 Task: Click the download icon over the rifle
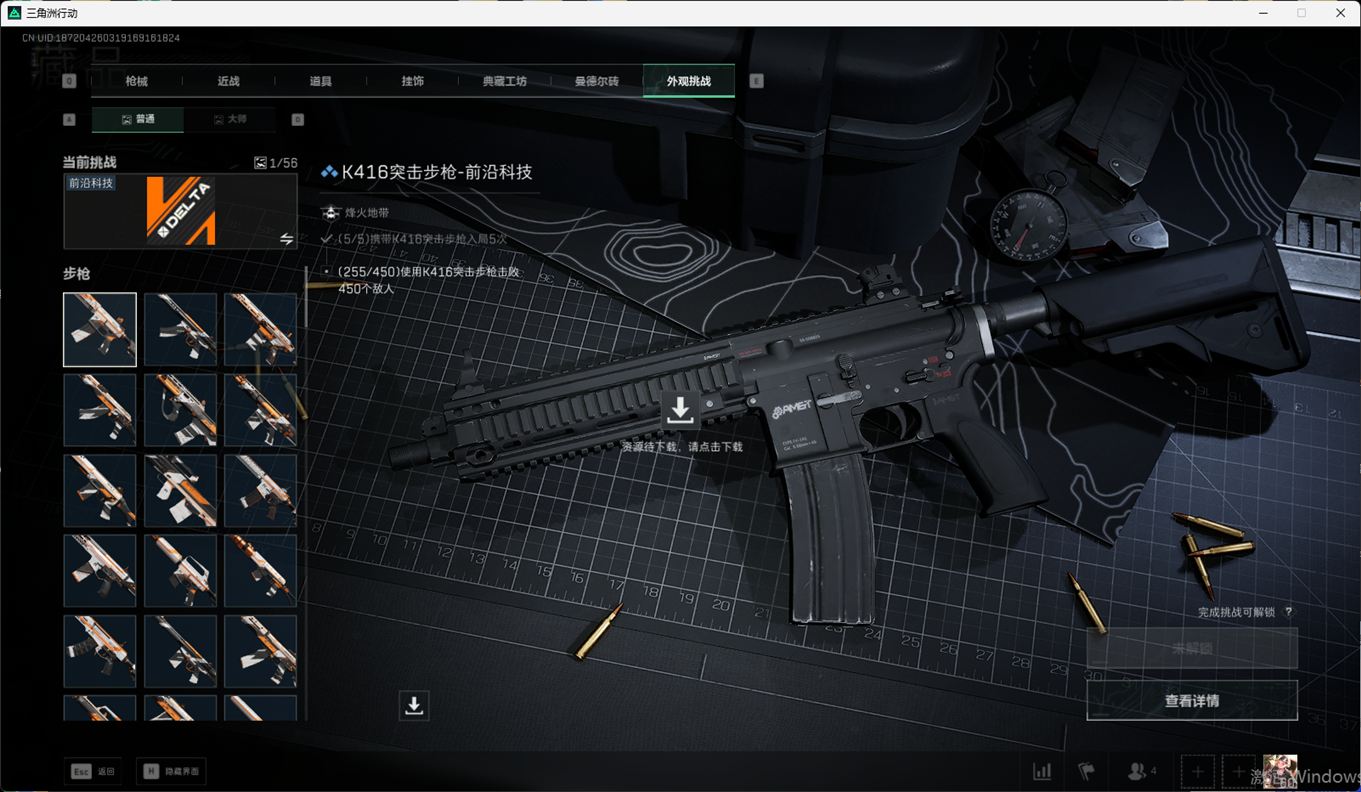click(x=680, y=409)
